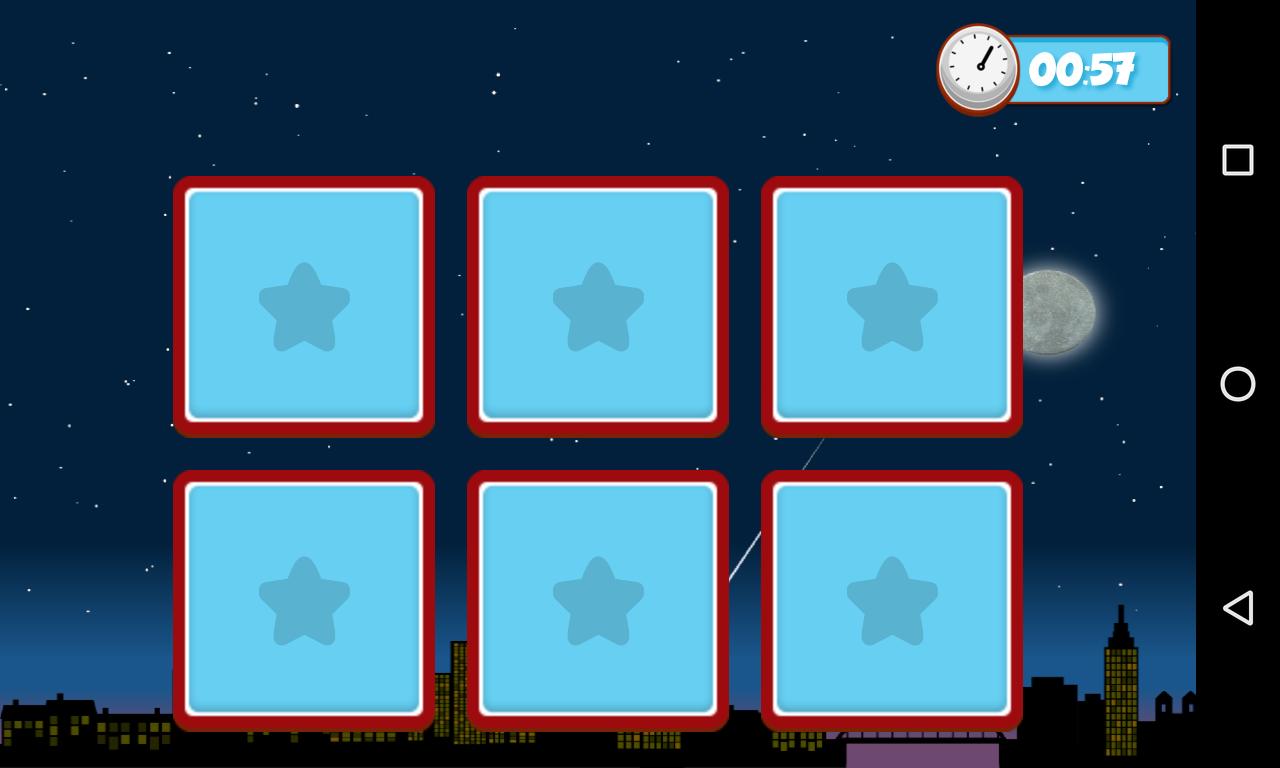Tap the Android Back triangle button
This screenshot has width=1280, height=768.
click(x=1238, y=606)
